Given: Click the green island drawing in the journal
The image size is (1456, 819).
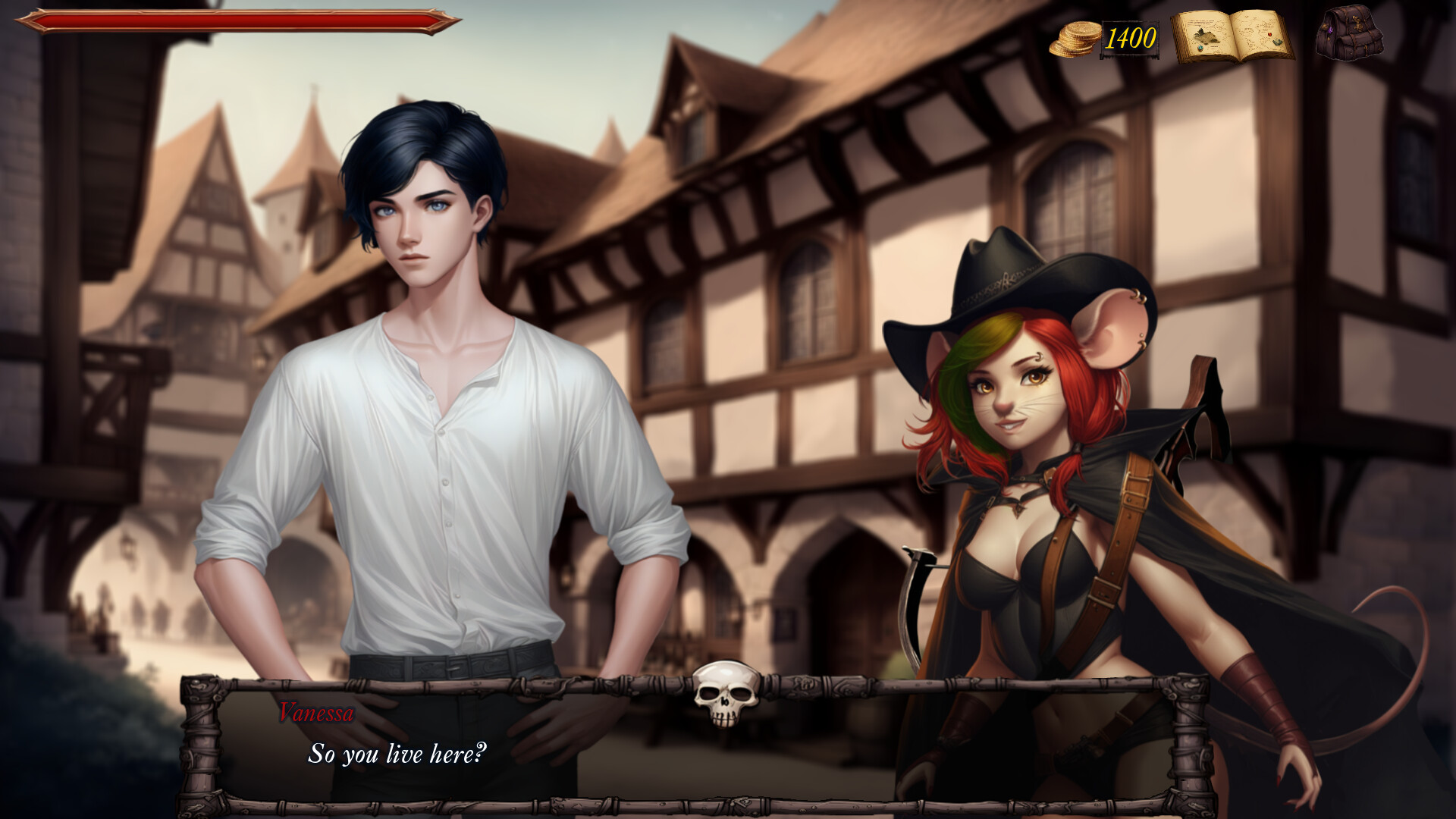Looking at the screenshot, I should 1206,36.
